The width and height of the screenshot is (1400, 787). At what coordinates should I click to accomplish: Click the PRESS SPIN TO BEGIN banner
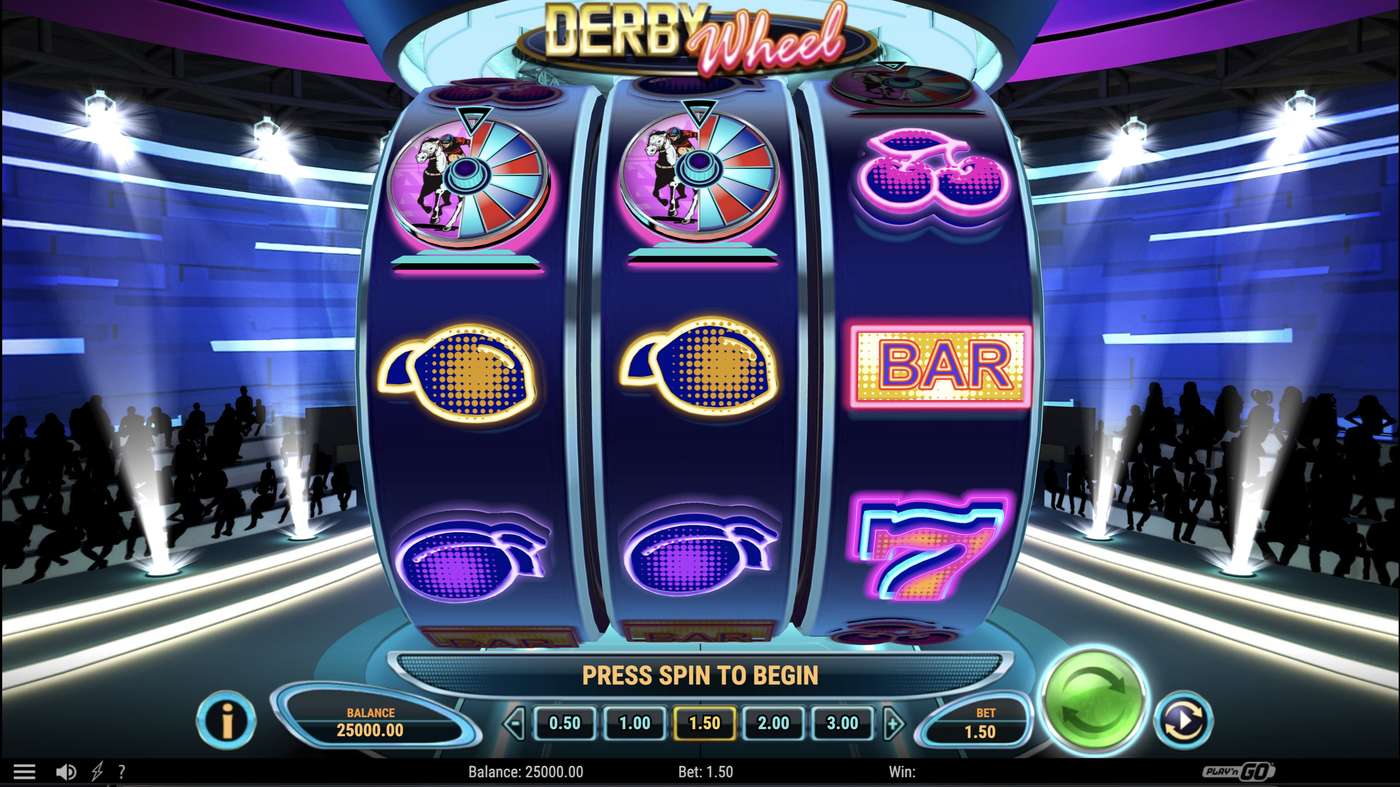[700, 675]
